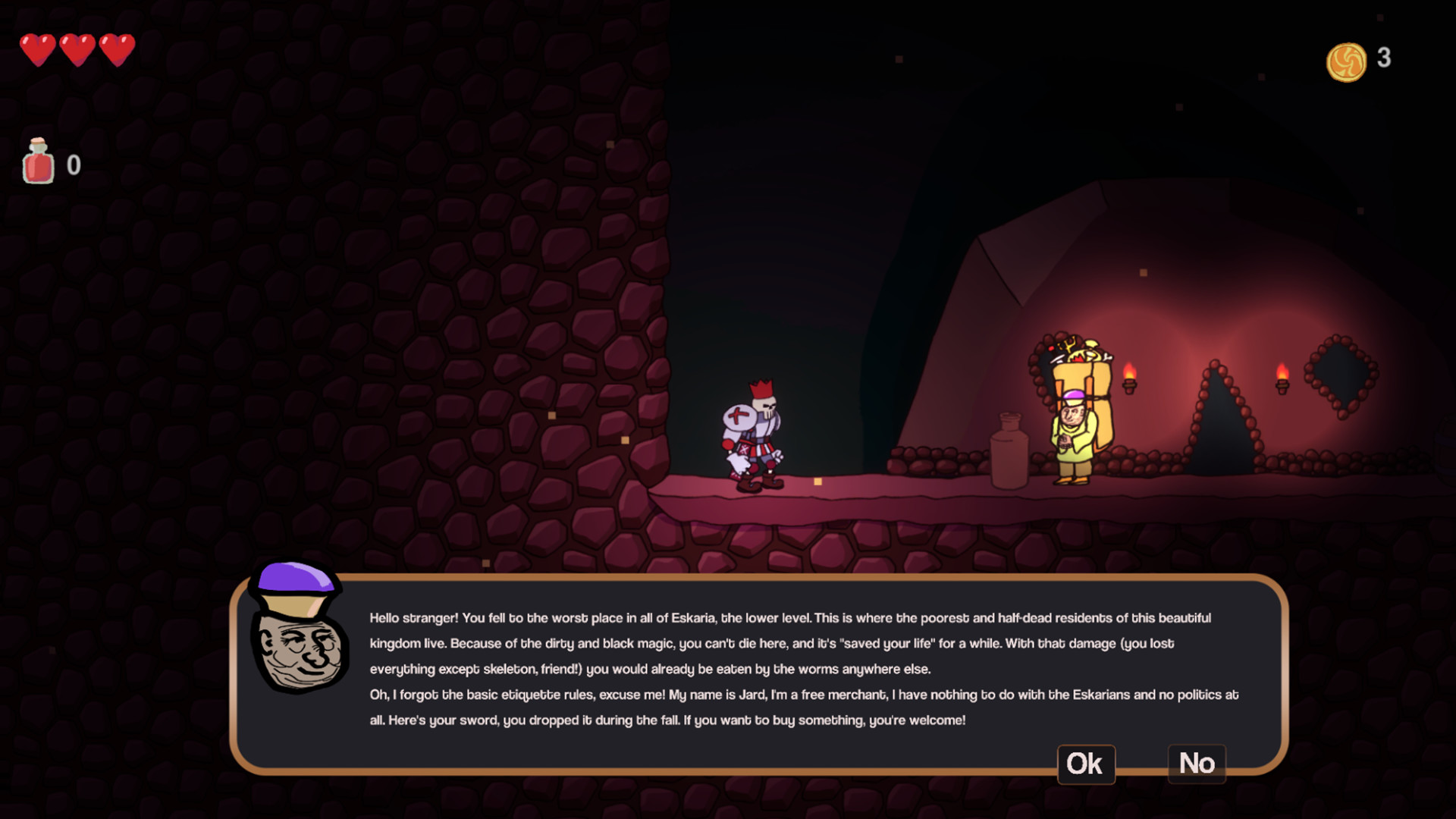
Task: Click the third heart icon
Action: (118, 49)
